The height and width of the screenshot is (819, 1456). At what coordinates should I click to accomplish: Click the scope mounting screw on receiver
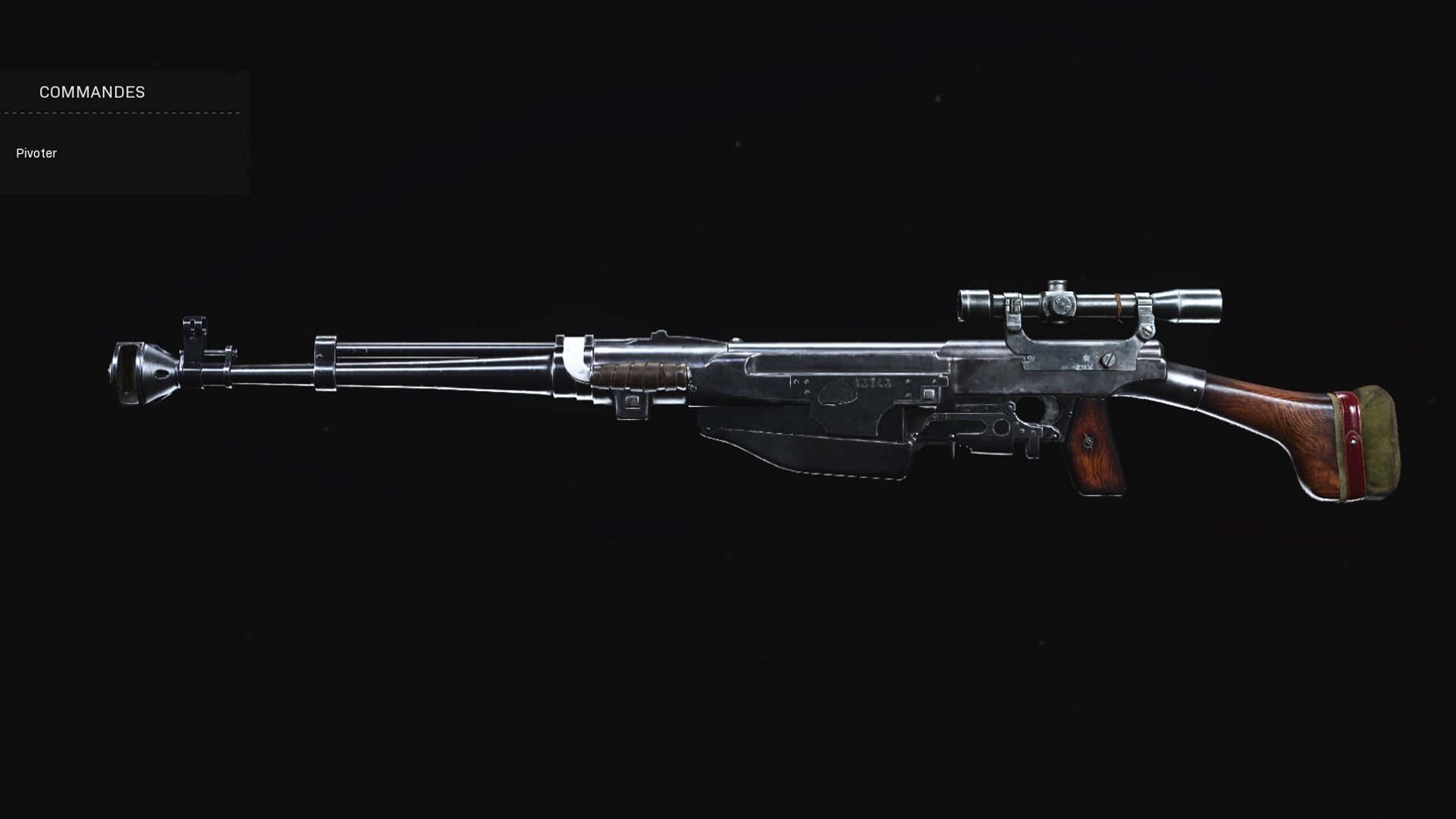[x=1109, y=361]
